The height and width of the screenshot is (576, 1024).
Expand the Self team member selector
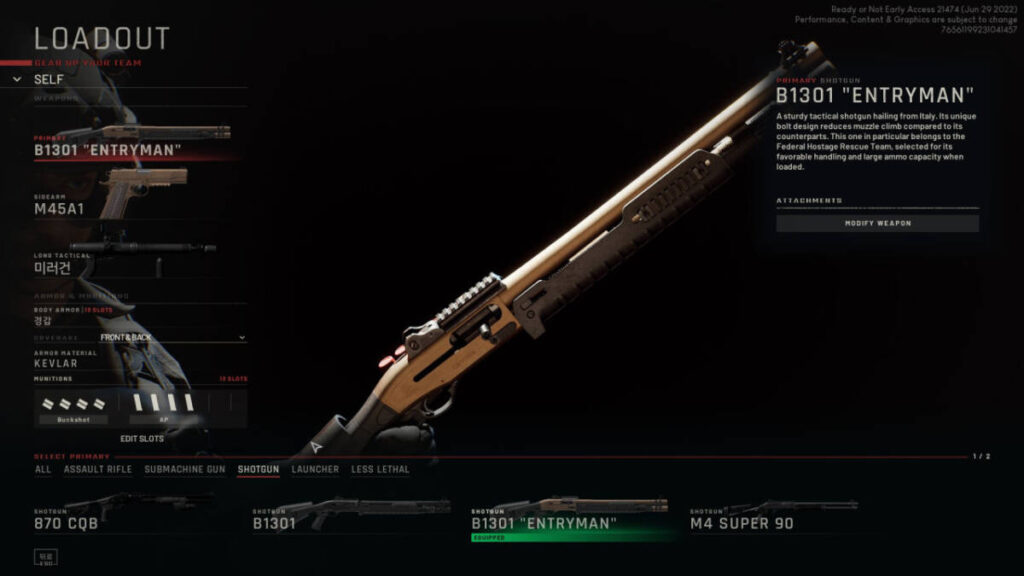click(50, 79)
